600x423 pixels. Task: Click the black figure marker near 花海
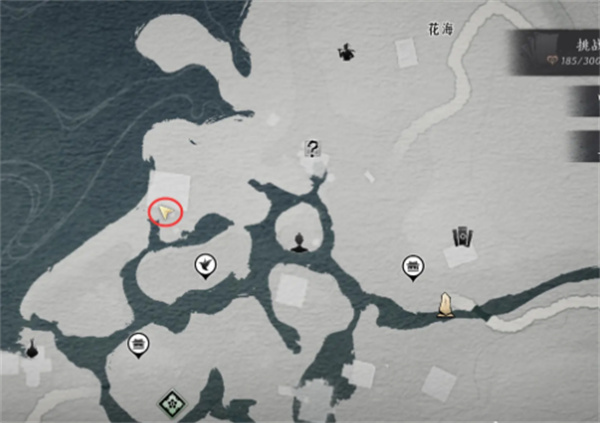pyautogui.click(x=346, y=51)
